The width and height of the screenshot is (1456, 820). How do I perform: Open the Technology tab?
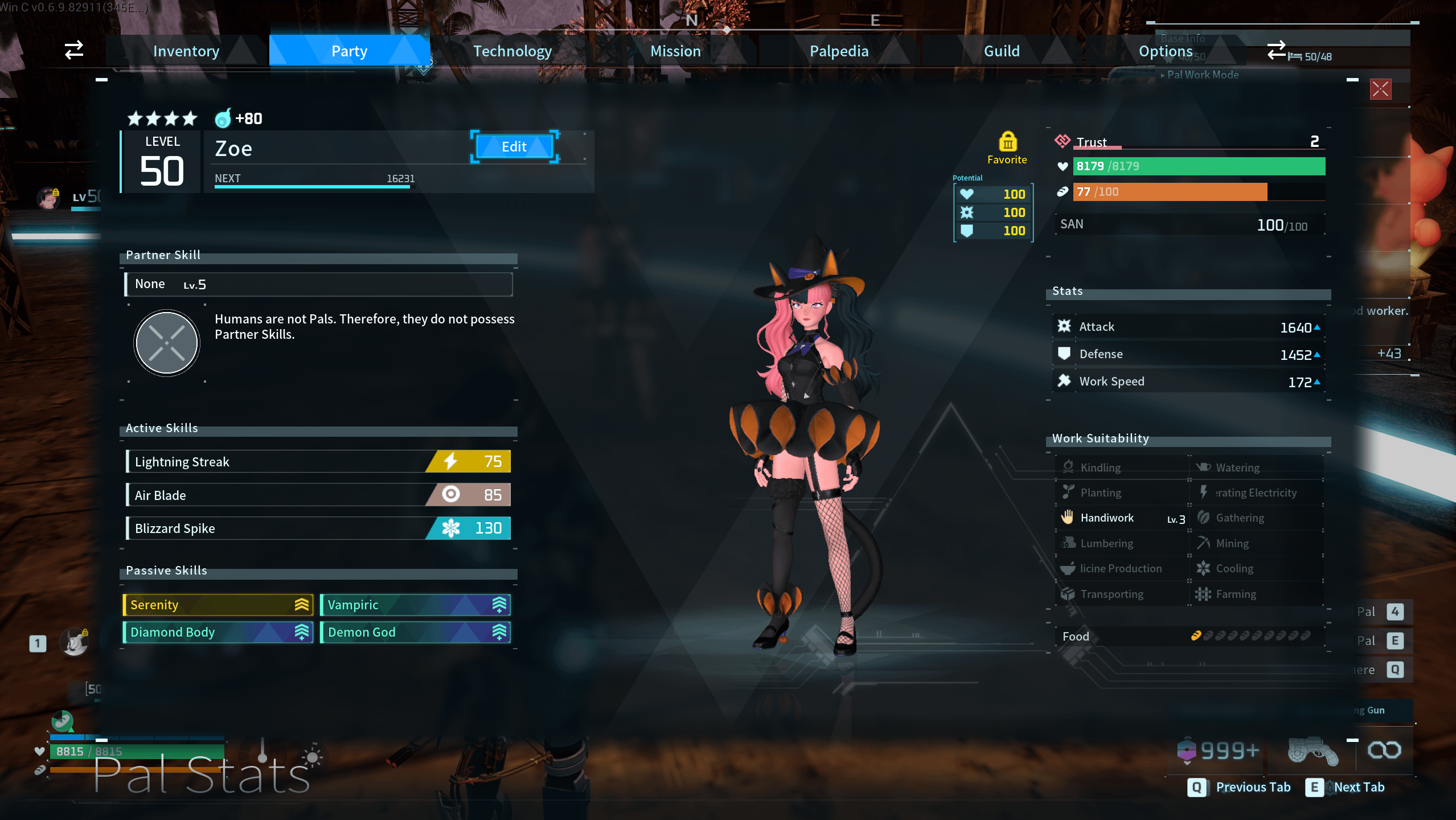[512, 51]
